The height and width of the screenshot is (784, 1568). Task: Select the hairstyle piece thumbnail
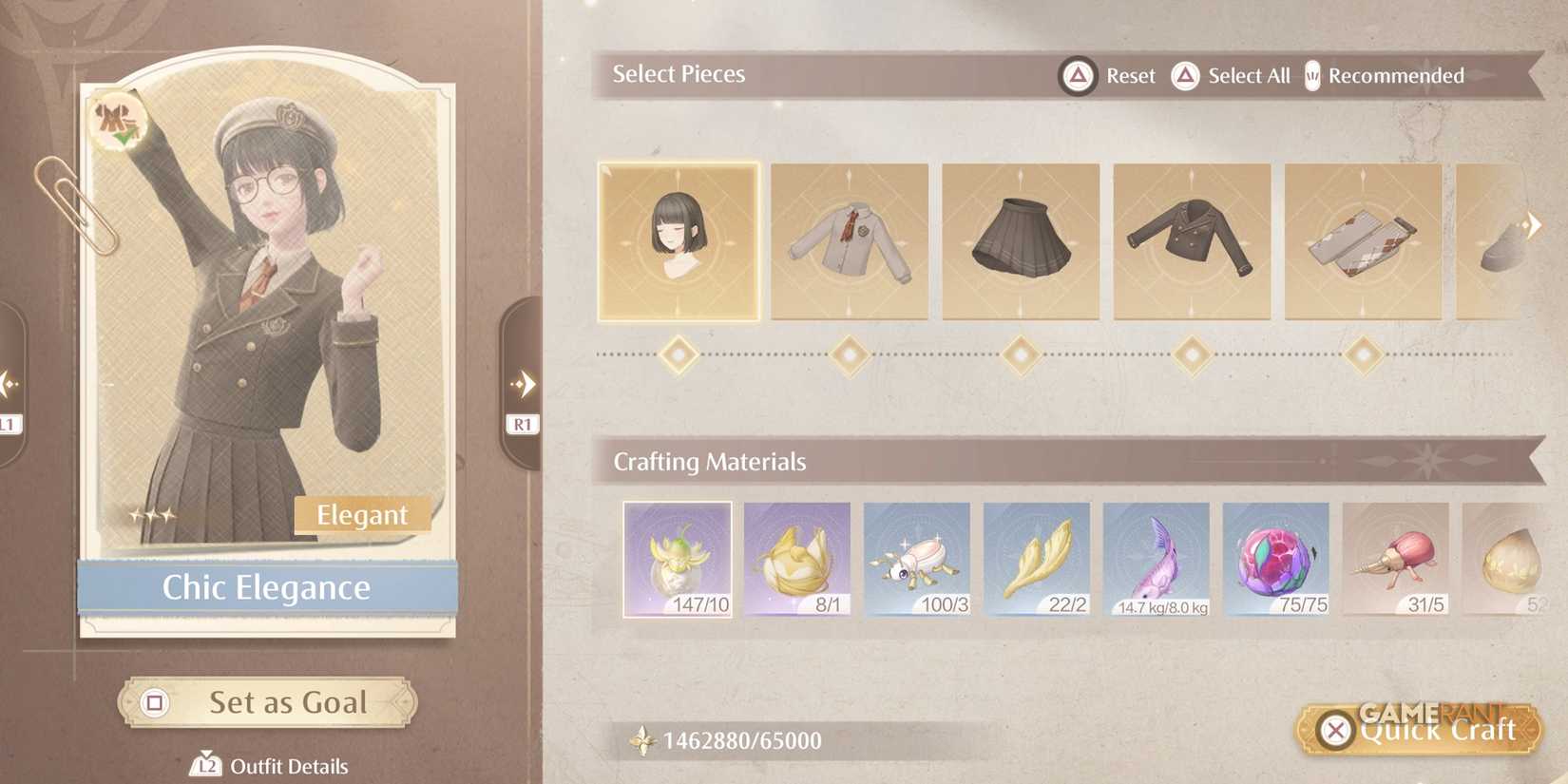pyautogui.click(x=678, y=240)
